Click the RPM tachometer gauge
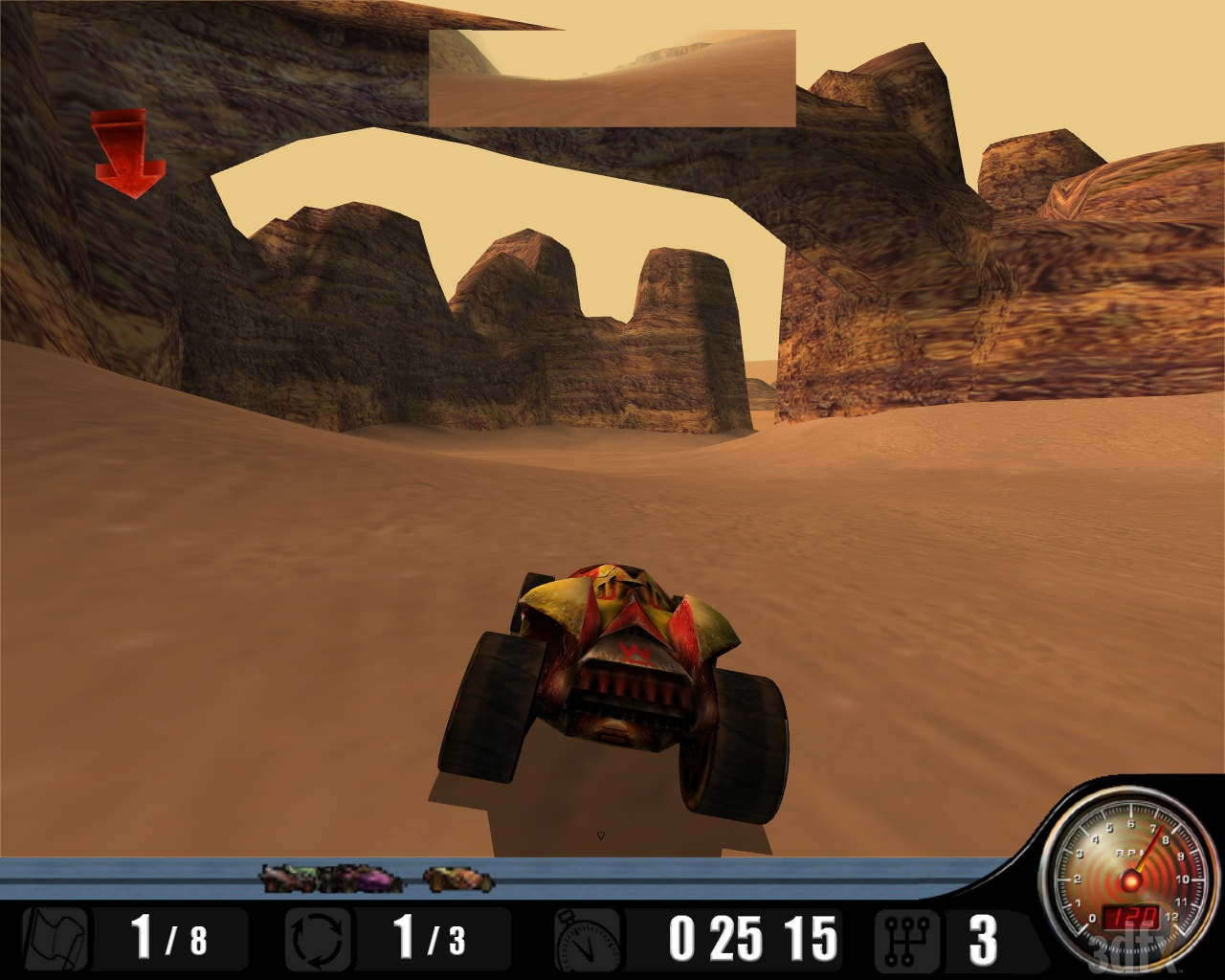Viewport: 1225px width, 980px height. pos(1129,876)
